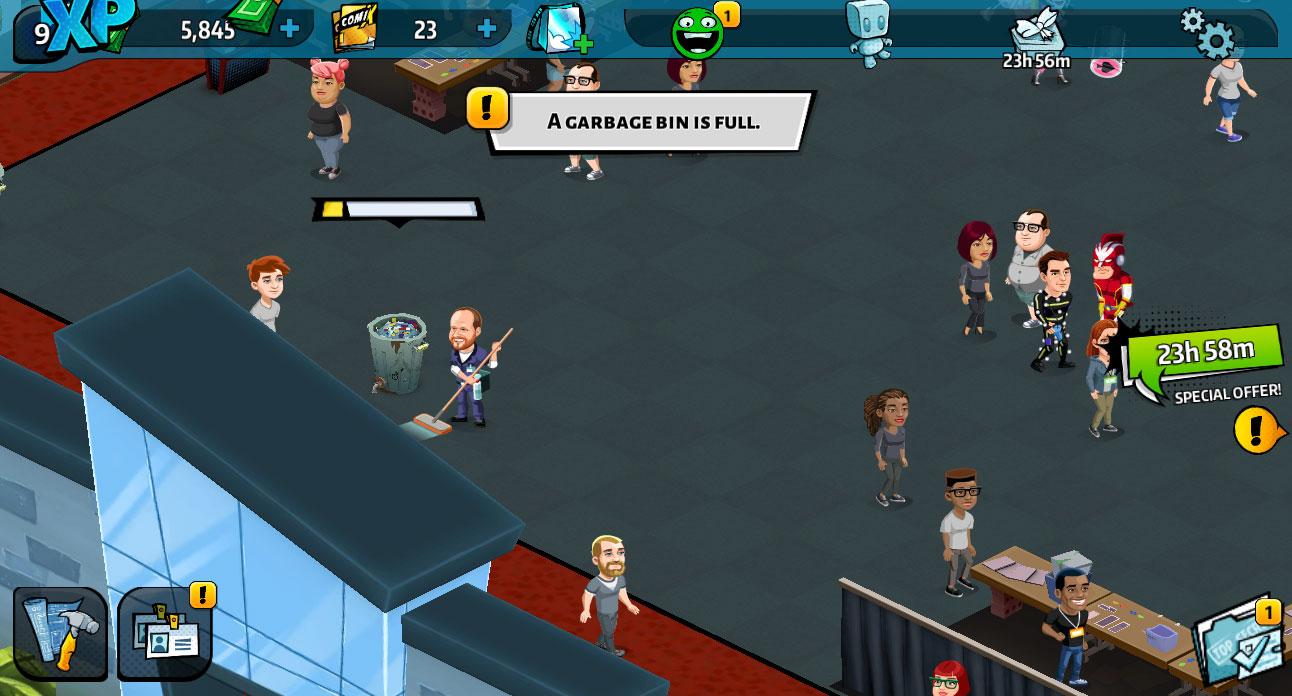
Task: Buy more comics using the plus button
Action: [x=487, y=29]
